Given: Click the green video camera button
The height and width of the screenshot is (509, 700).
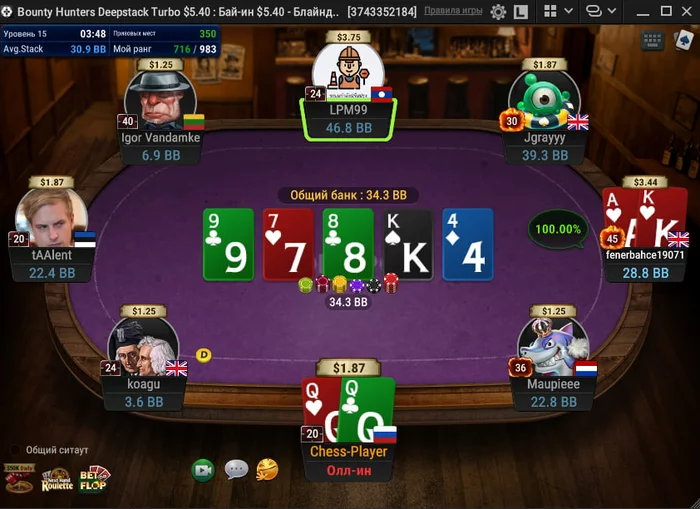Looking at the screenshot, I should click(x=204, y=469).
